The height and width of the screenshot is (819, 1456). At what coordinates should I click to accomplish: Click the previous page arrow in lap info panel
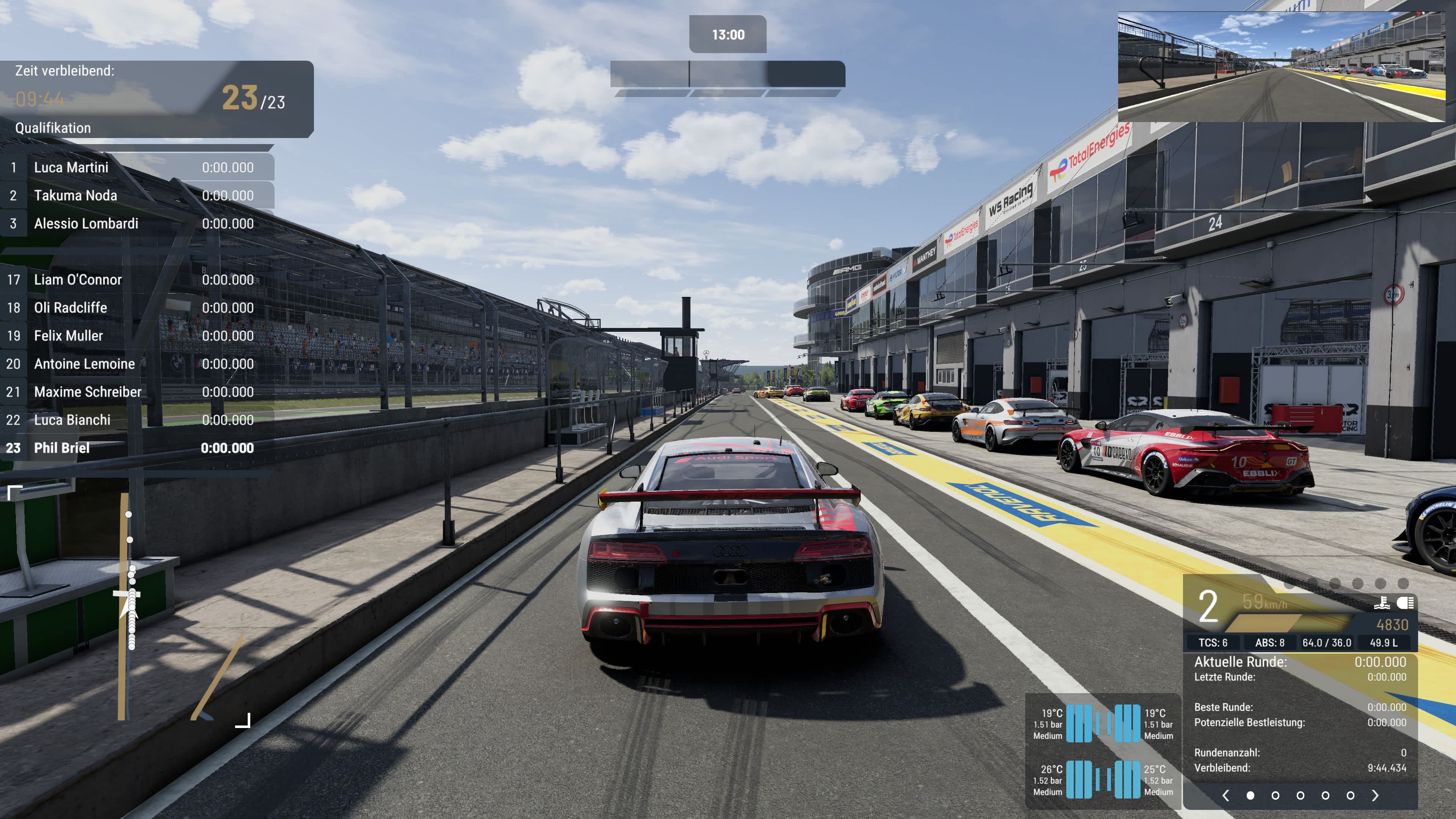(1225, 795)
